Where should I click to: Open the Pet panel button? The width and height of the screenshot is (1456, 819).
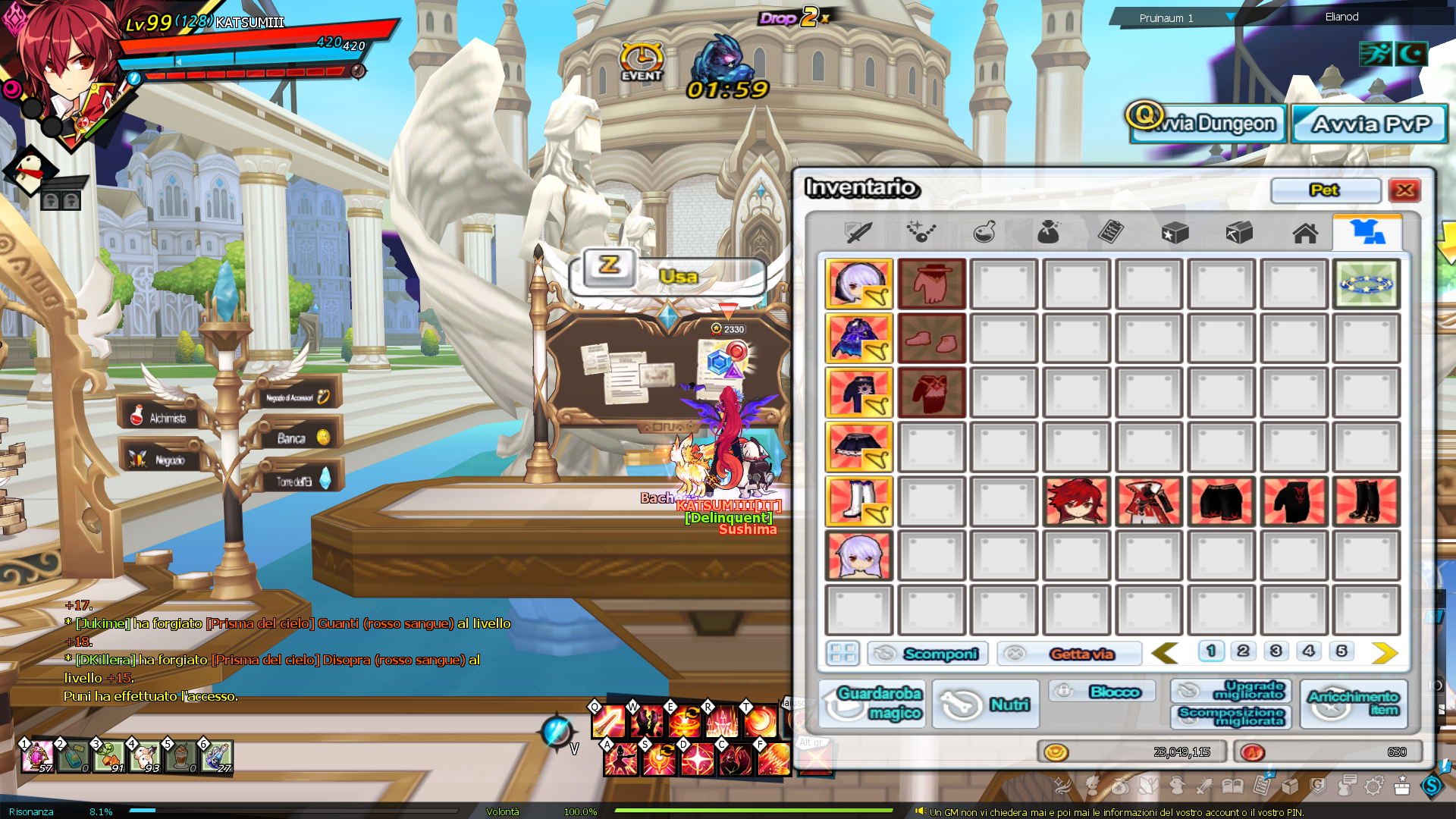click(1325, 190)
